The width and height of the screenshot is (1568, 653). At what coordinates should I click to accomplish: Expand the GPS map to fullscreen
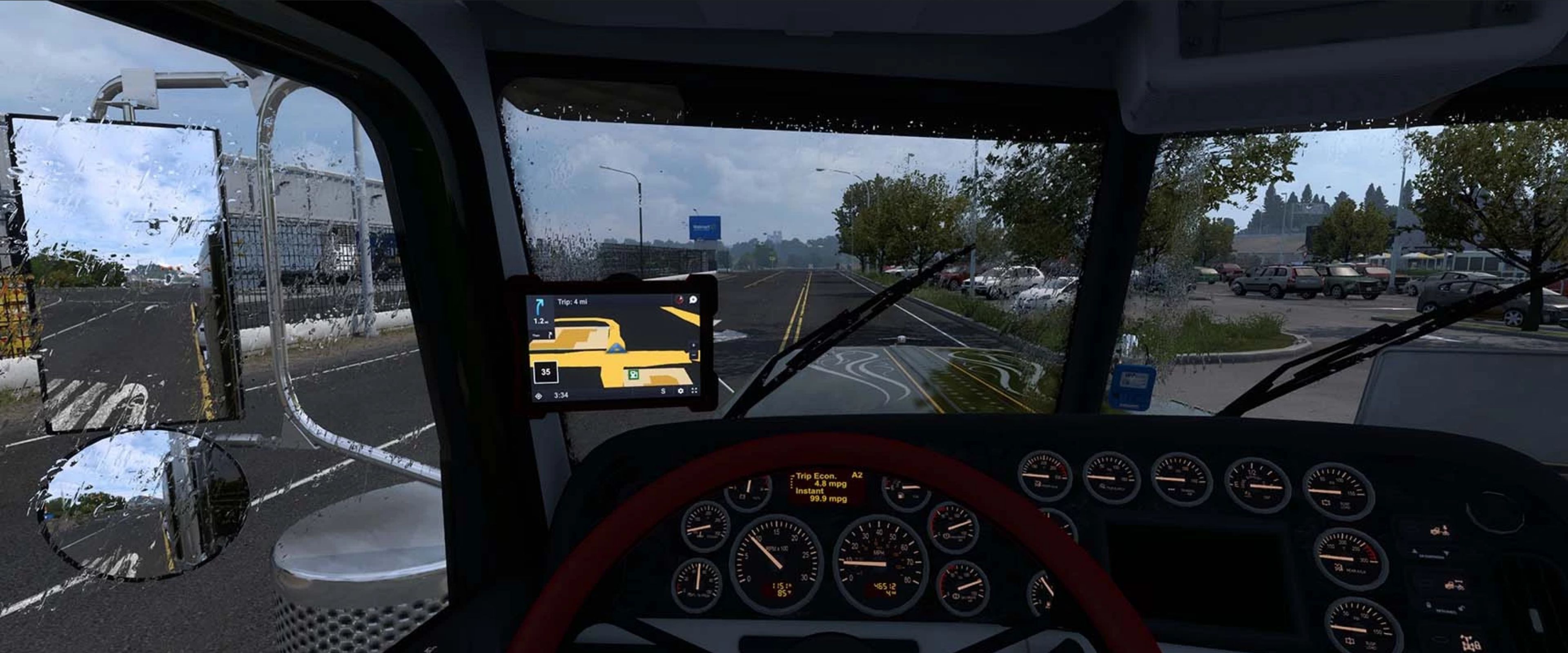[694, 391]
